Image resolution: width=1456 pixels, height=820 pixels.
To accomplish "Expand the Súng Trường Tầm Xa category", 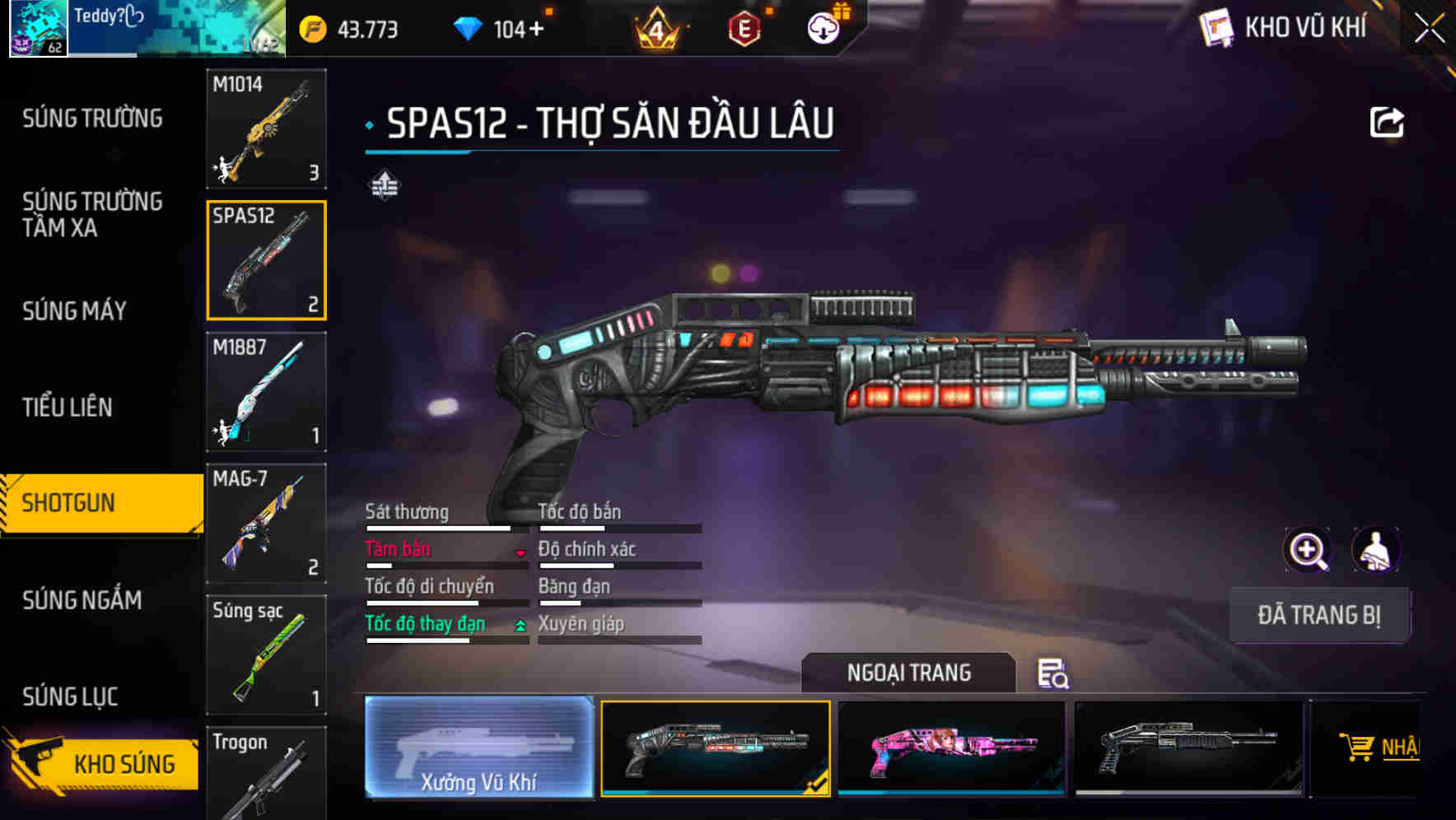I will point(93,215).
